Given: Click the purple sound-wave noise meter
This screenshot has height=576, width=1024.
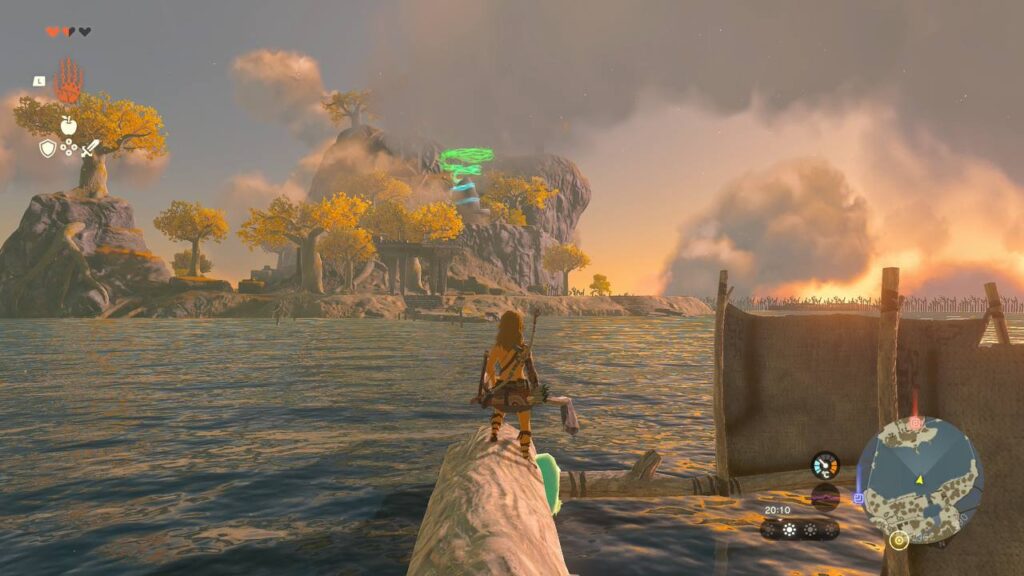Looking at the screenshot, I should [825, 496].
